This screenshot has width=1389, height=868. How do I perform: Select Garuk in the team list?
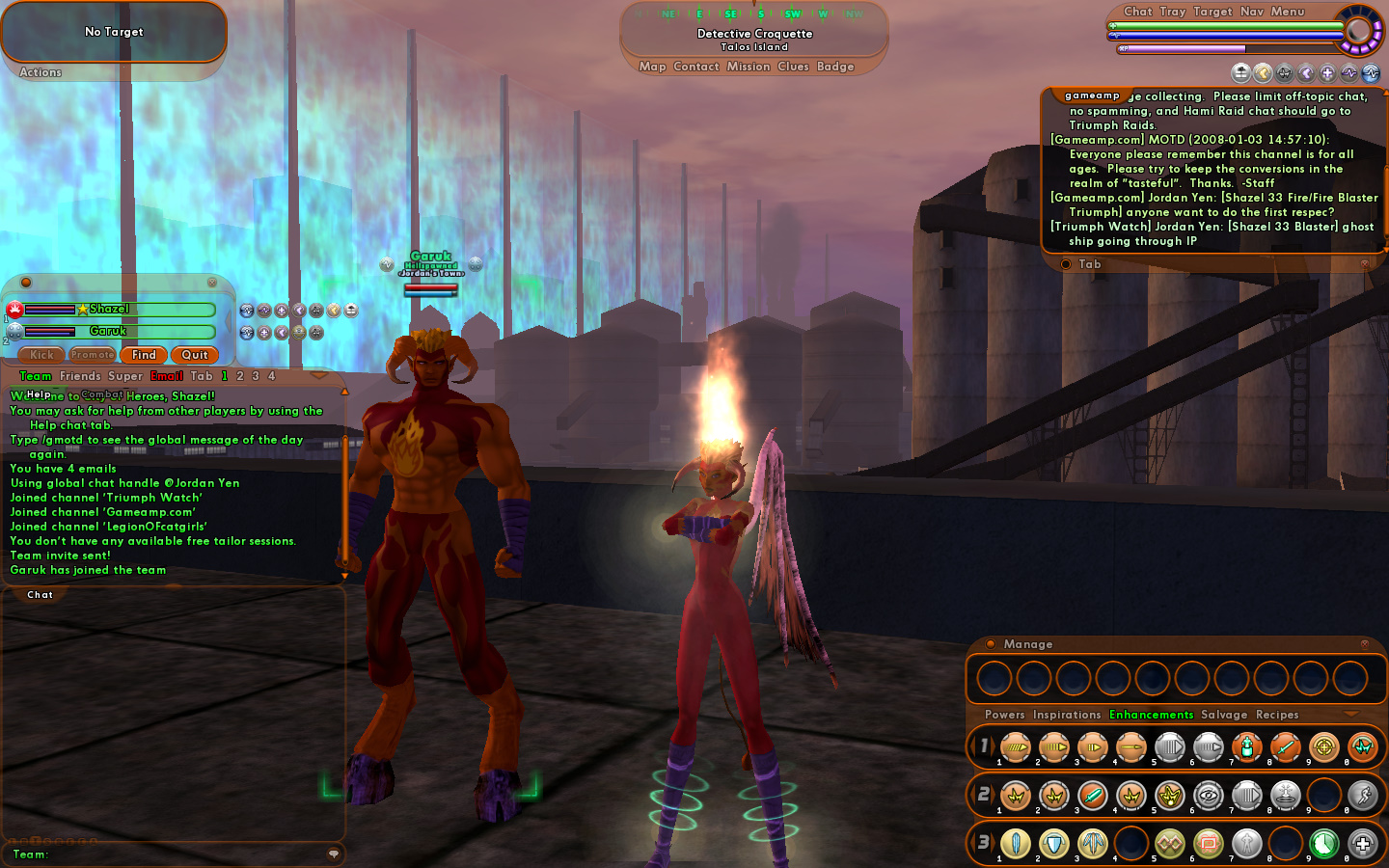[x=108, y=331]
